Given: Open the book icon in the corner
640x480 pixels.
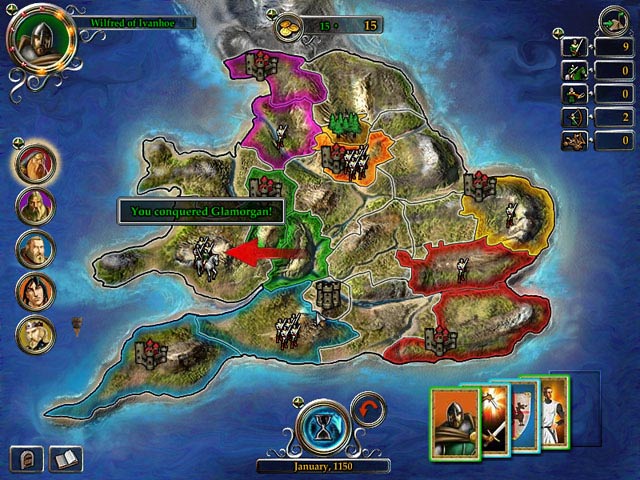Looking at the screenshot, I should [64, 458].
